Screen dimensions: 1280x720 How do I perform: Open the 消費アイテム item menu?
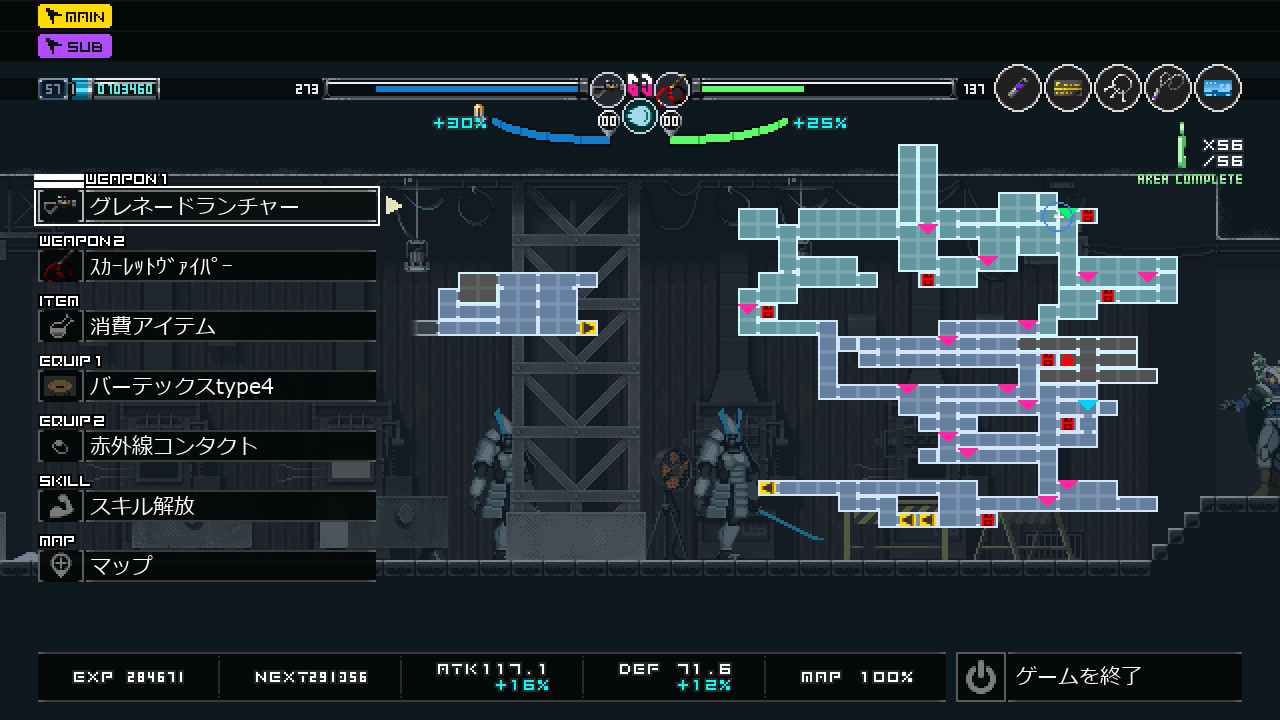click(x=208, y=326)
